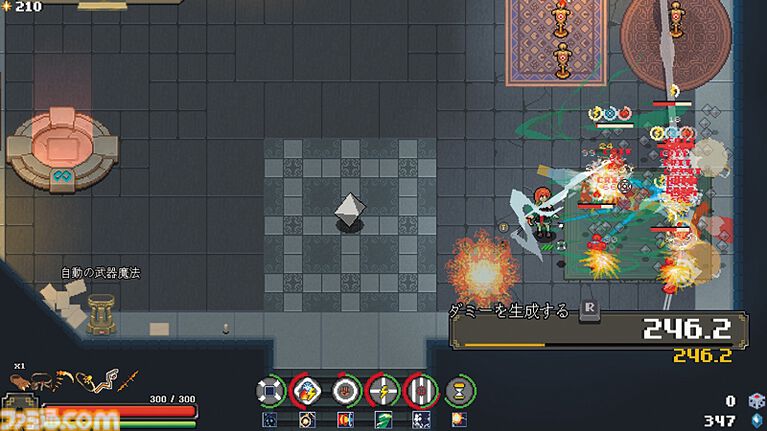767x431 pixels.
Task: Choose the golden ring relic icon
Action: click(x=307, y=419)
